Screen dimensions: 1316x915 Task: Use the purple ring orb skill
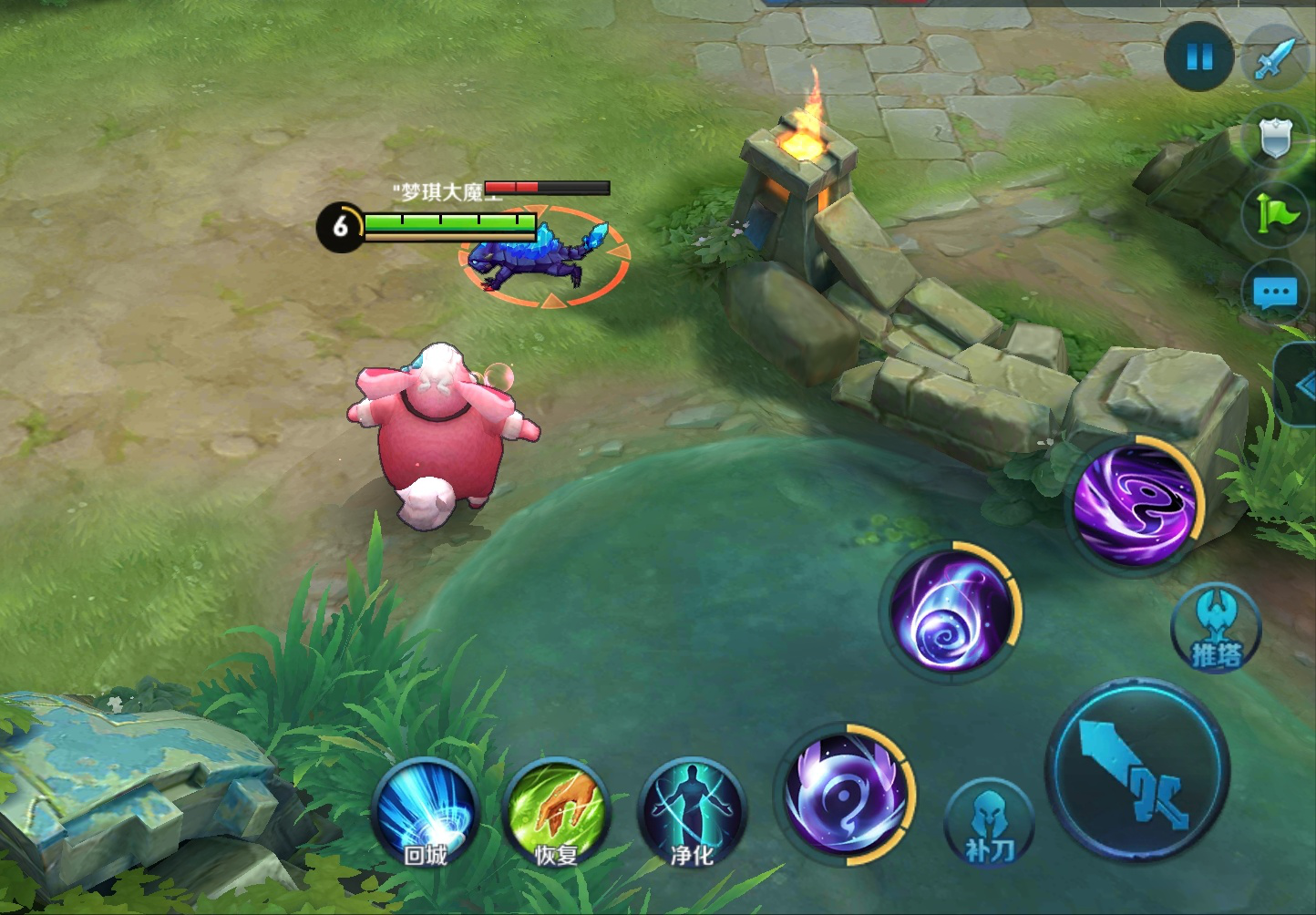[x=845, y=795]
